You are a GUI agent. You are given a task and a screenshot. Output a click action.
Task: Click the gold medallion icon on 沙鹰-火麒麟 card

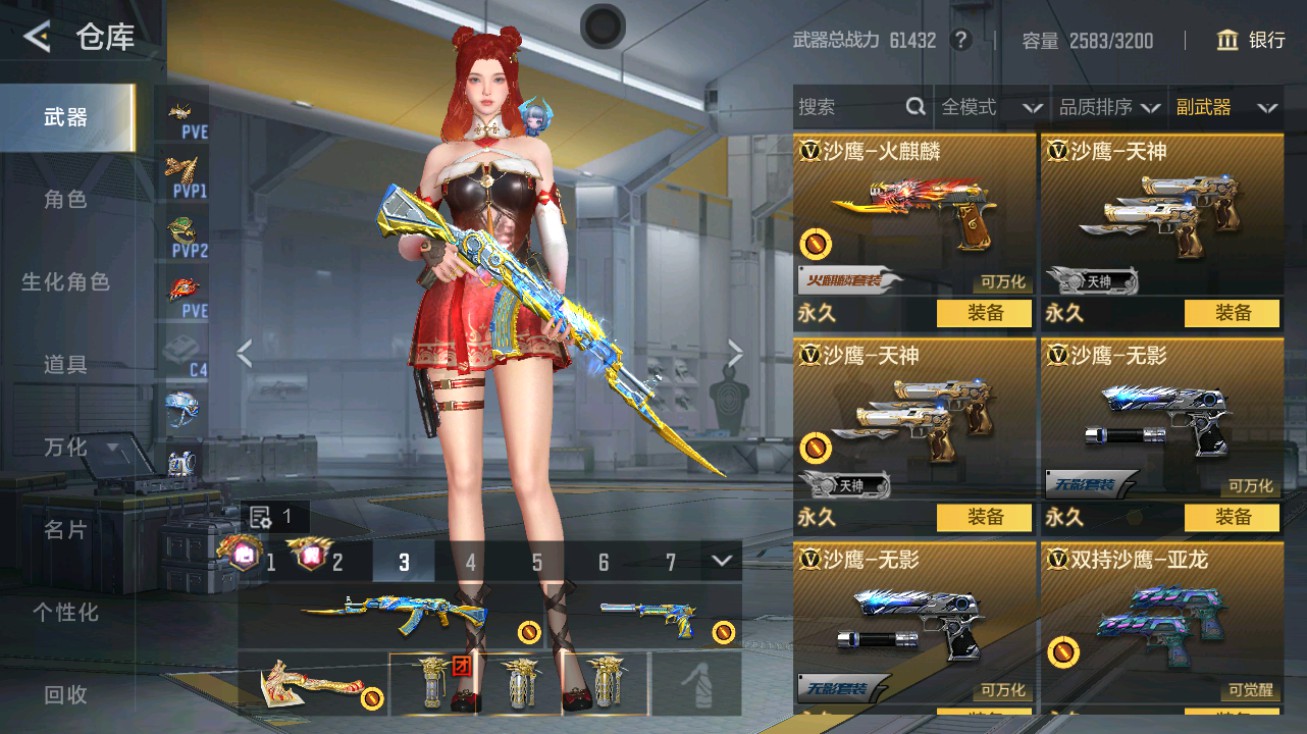tap(817, 241)
